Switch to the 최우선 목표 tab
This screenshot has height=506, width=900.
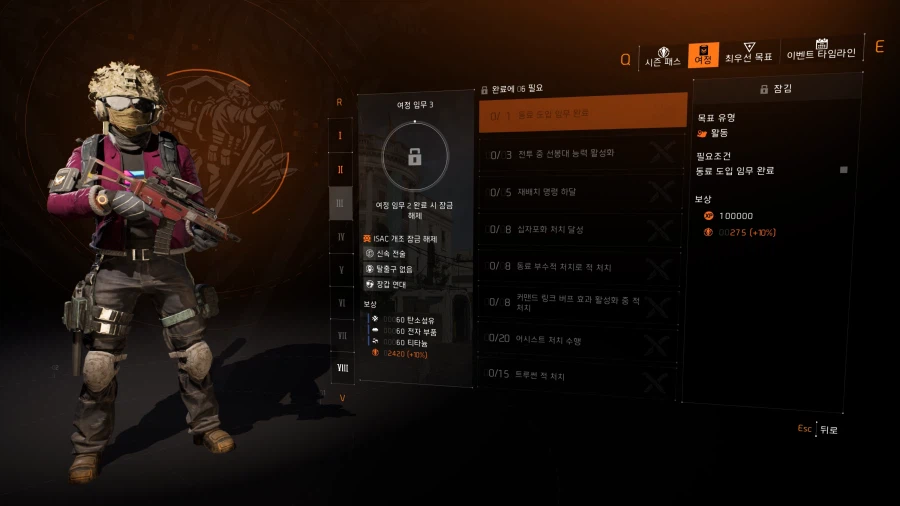(748, 55)
